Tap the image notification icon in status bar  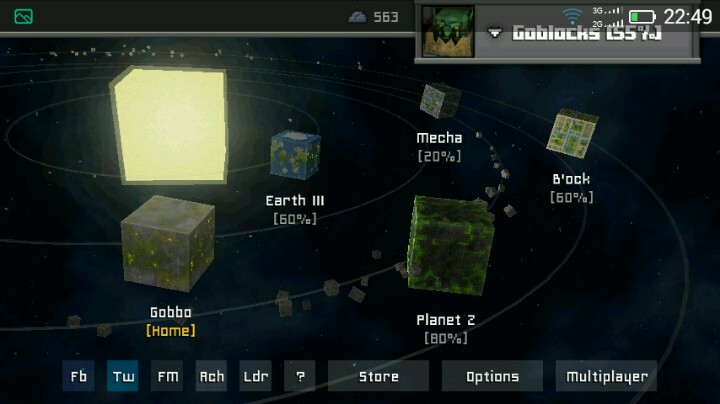point(24,16)
